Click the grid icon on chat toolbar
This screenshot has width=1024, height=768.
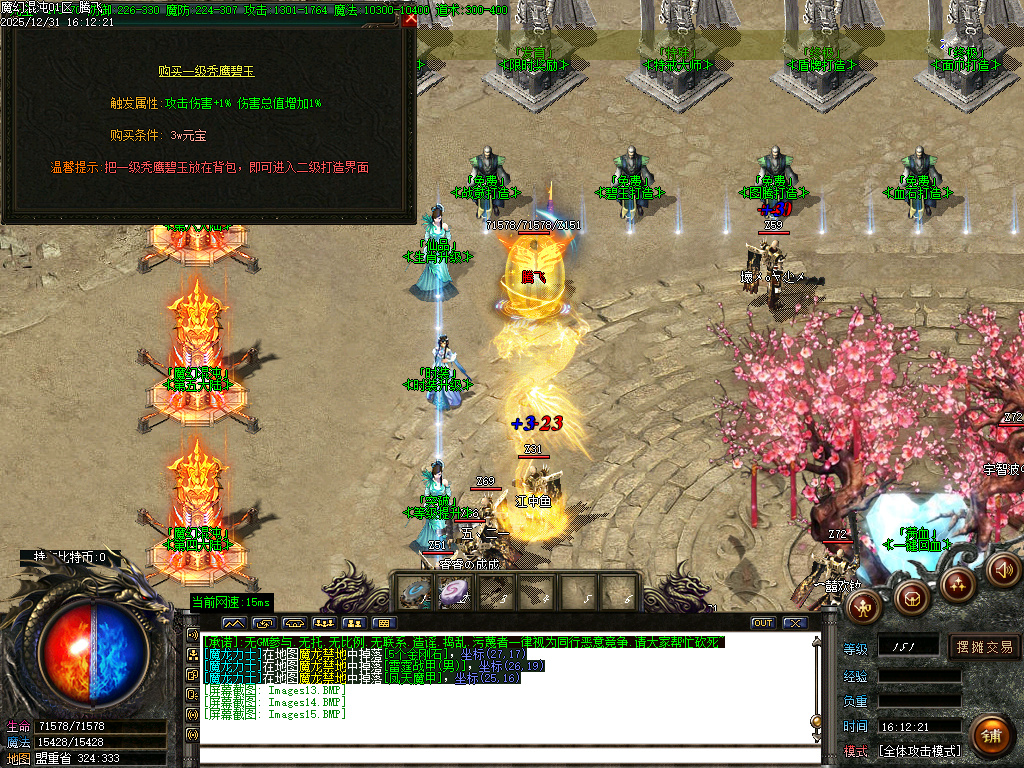385,623
